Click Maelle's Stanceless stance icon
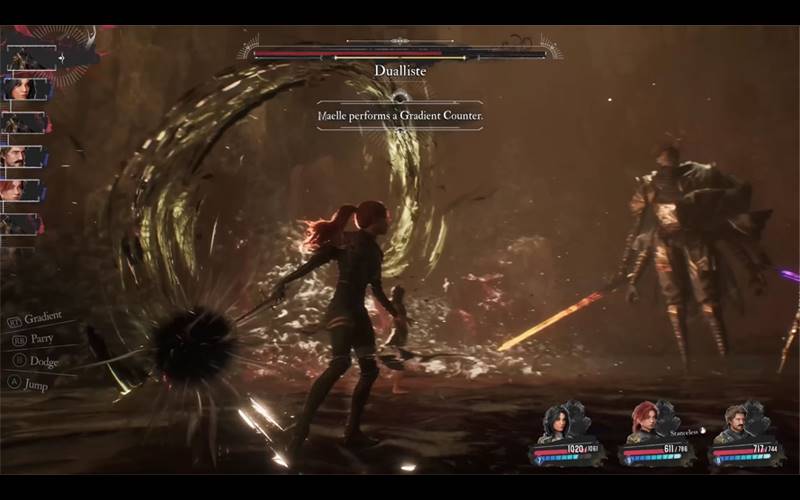Screen dimensions: 800x500 (x=702, y=430)
